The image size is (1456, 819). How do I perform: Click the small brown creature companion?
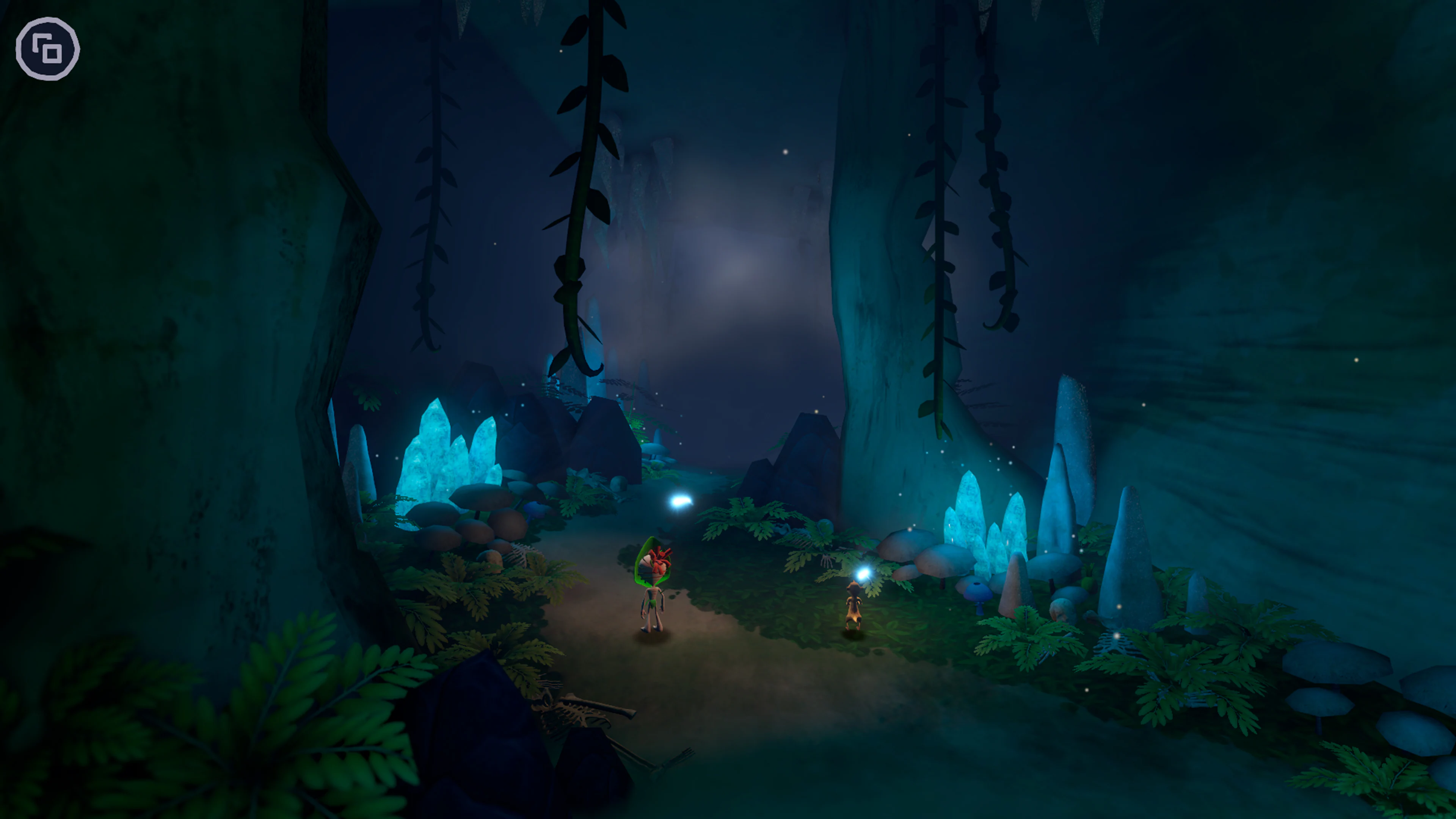pos(854,605)
